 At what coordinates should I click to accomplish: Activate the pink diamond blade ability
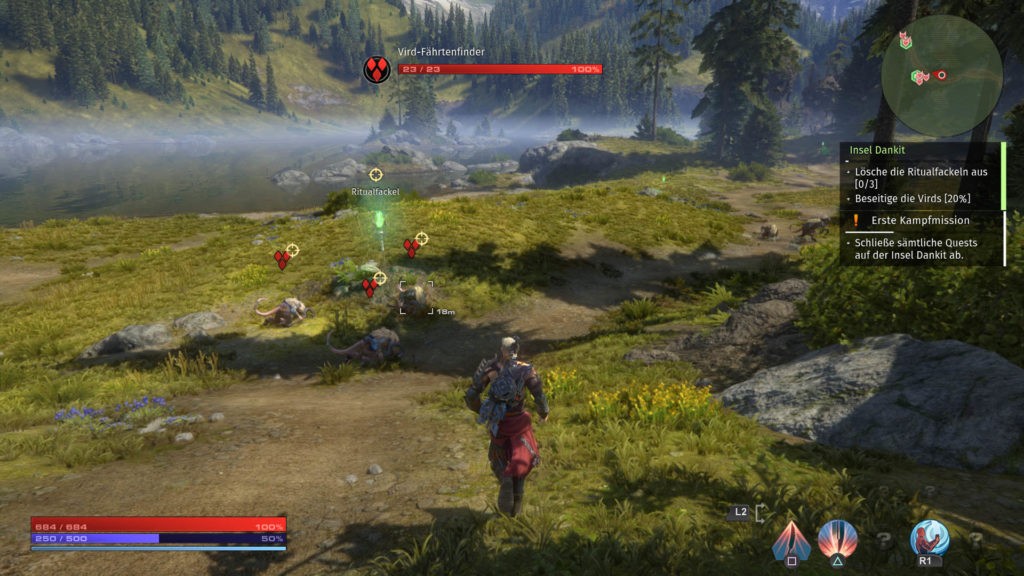coord(790,540)
